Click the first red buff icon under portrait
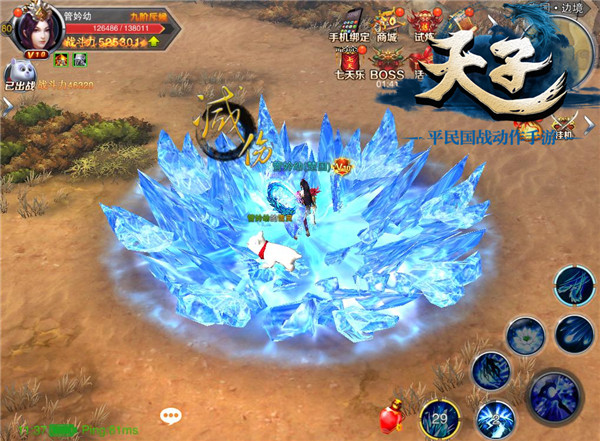 point(60,60)
